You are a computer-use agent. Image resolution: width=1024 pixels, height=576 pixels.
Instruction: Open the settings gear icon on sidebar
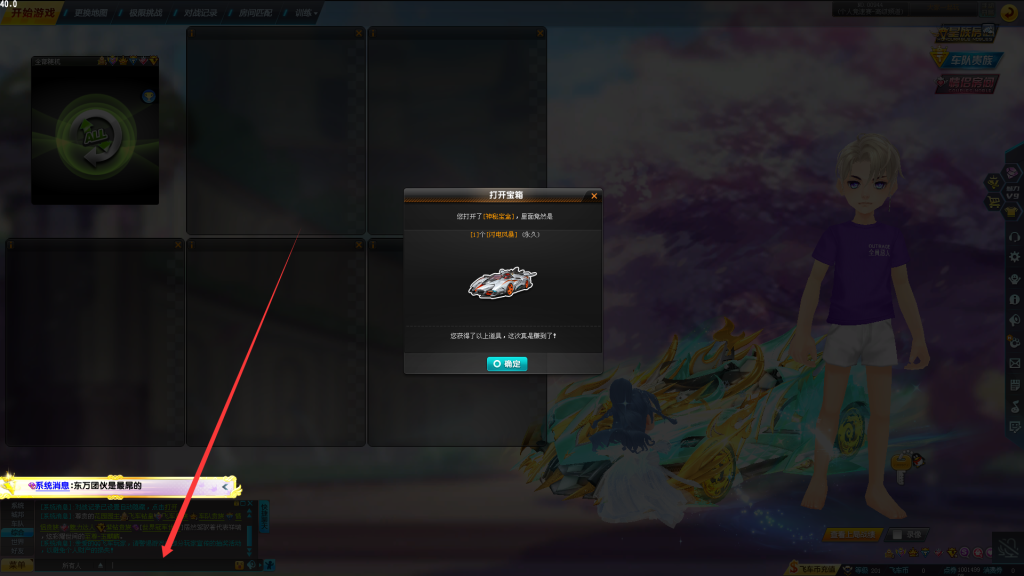click(x=1015, y=257)
